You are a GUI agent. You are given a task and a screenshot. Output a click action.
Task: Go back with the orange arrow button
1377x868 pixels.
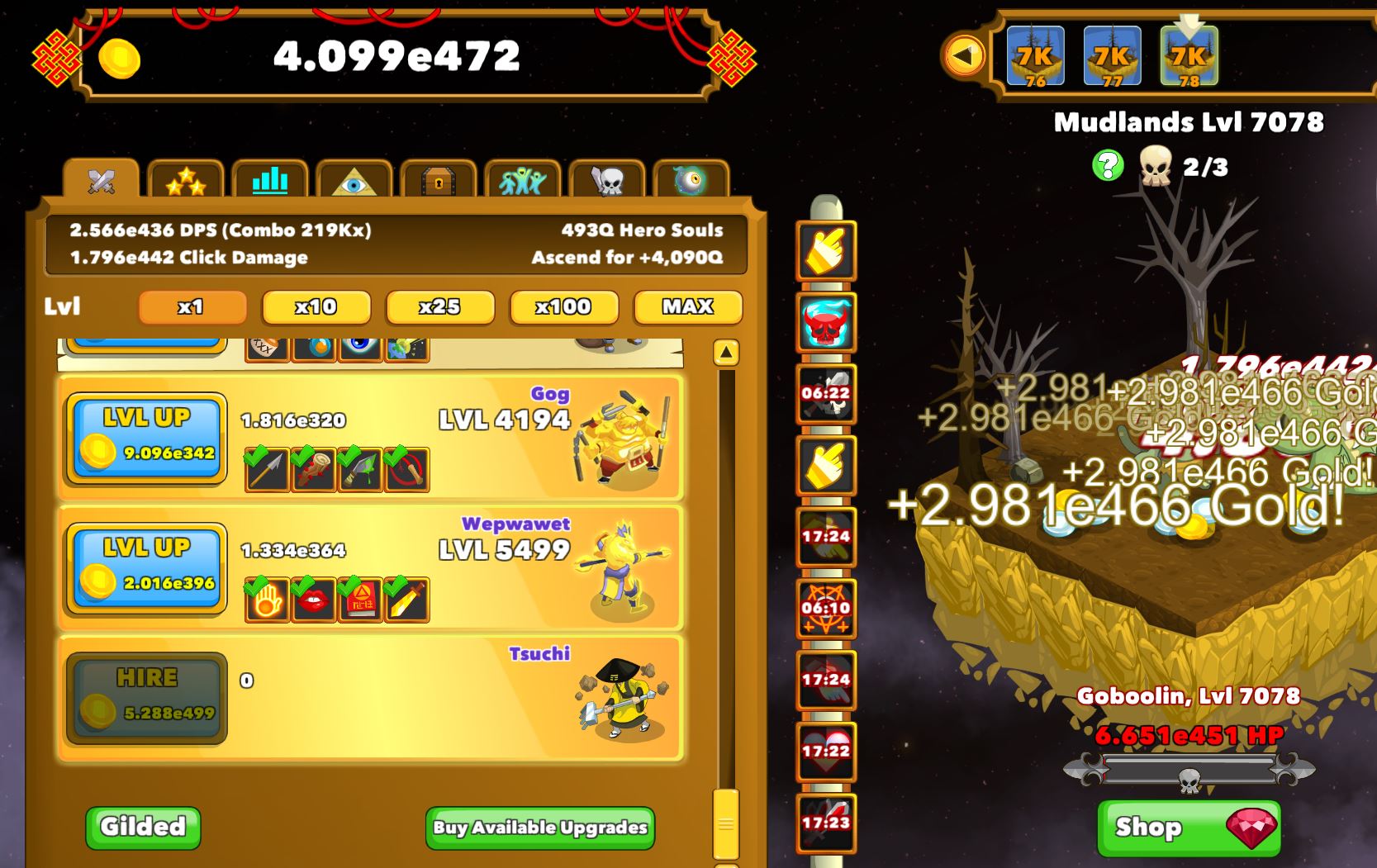click(x=963, y=56)
